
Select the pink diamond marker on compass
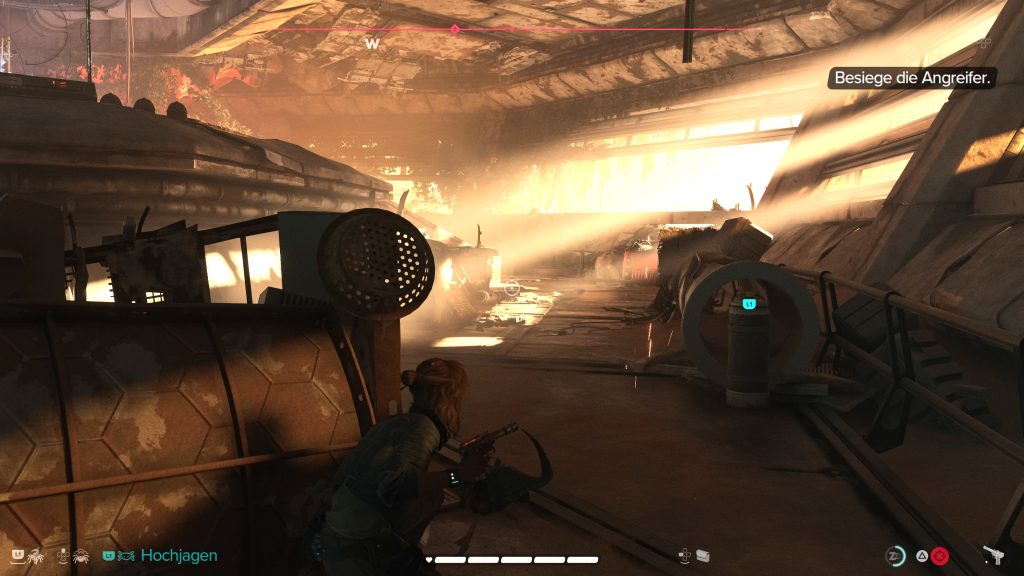click(x=455, y=29)
